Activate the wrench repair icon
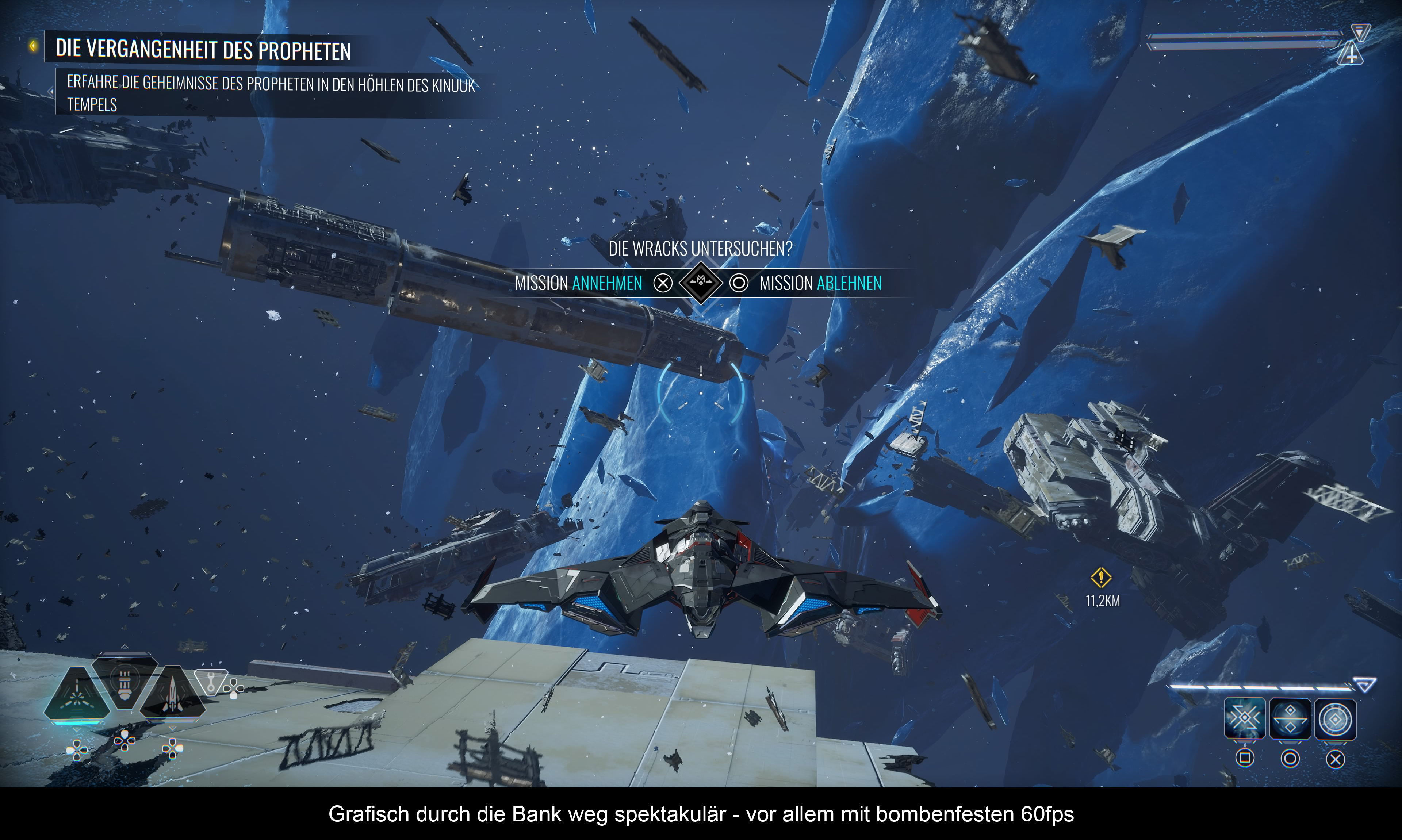1402x840 pixels. tap(211, 682)
